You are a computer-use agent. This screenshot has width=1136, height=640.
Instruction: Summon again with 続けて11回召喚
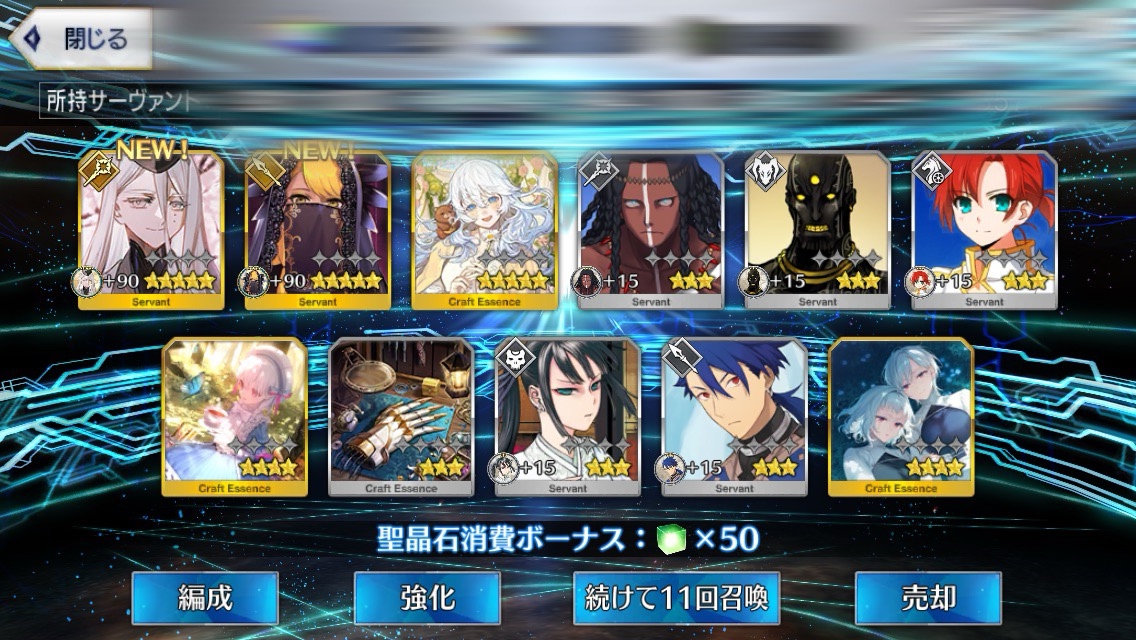pos(676,598)
